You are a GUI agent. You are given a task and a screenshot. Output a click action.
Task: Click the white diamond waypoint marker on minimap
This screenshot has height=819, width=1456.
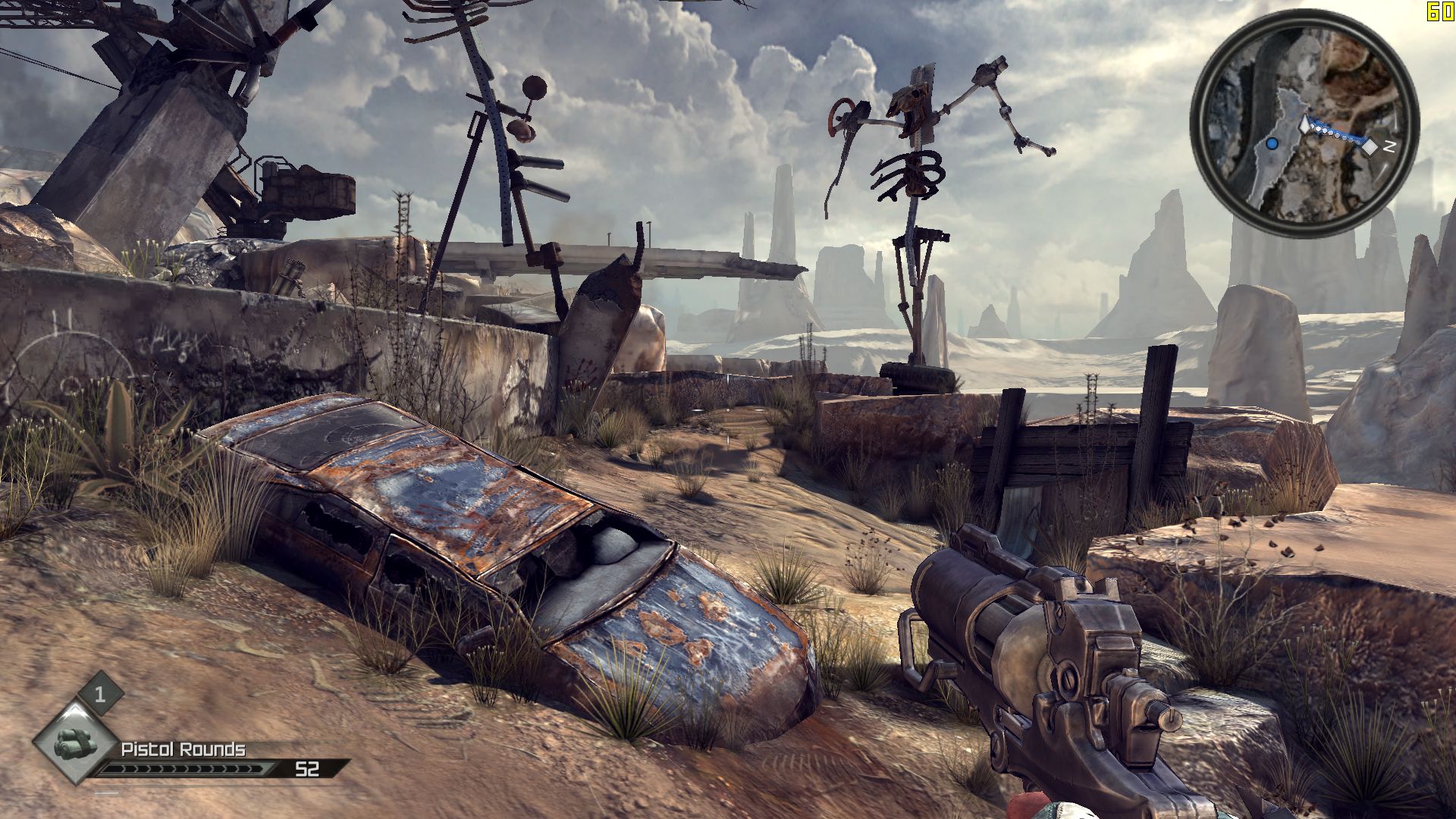tap(1370, 146)
